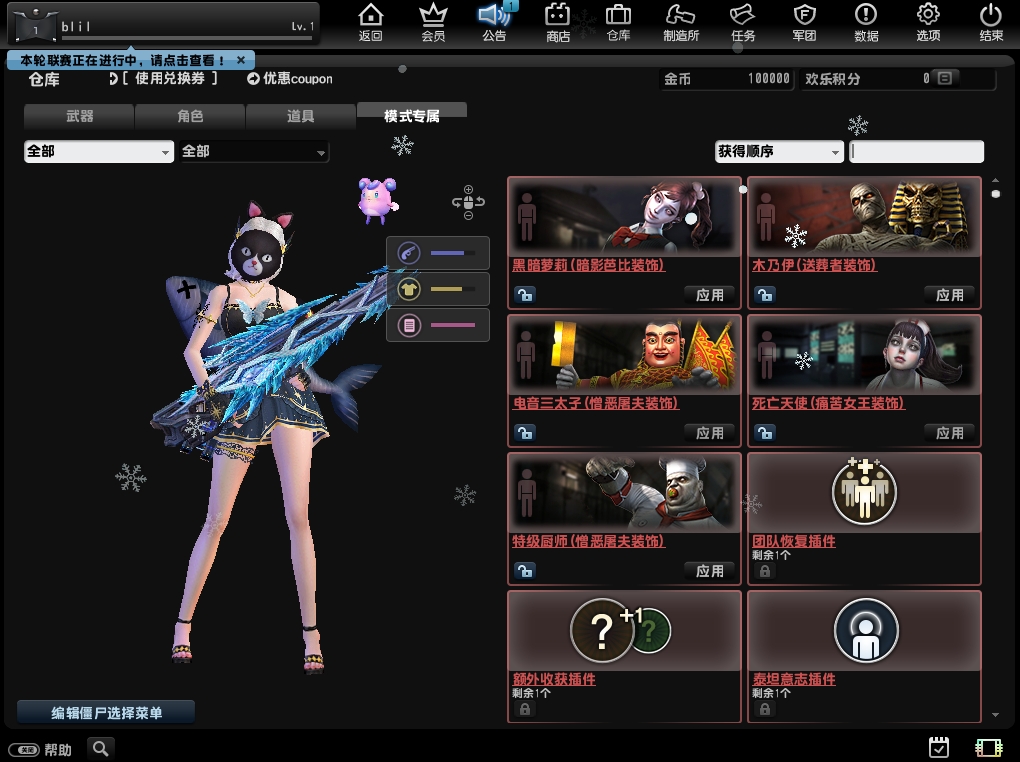Click the 结束 exit button
1020x762 pixels.
point(991,23)
